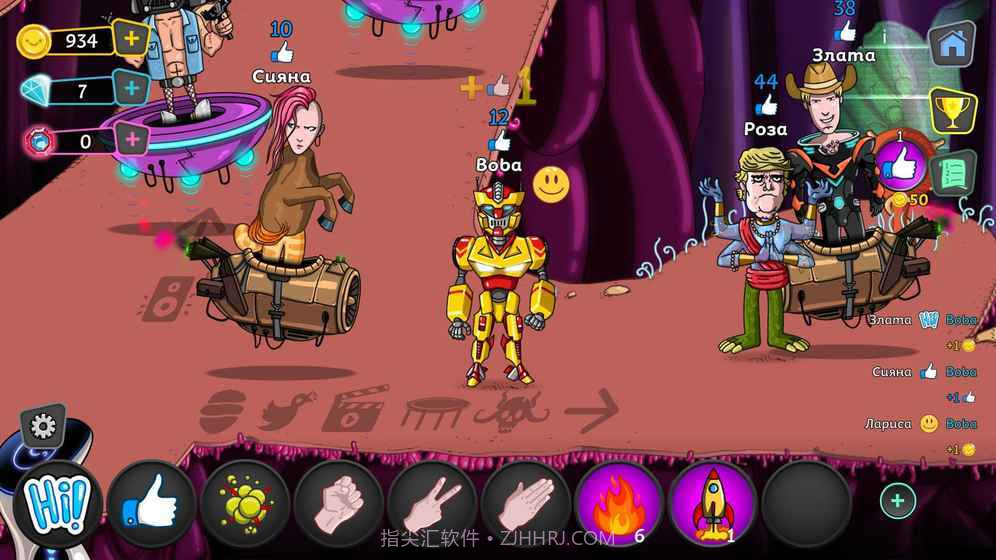Say hello with the Hi! button
The image size is (996, 560).
(58, 504)
